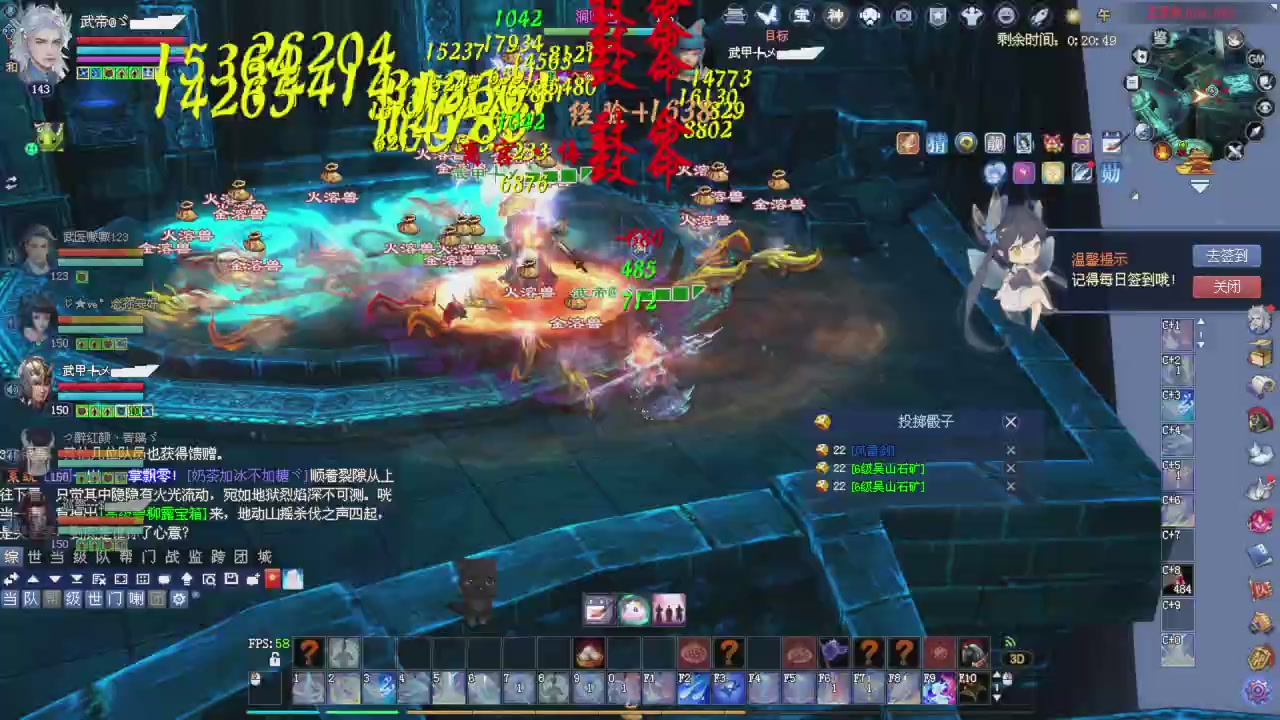Open the 神 (deity) feature icon

pyautogui.click(x=835, y=16)
